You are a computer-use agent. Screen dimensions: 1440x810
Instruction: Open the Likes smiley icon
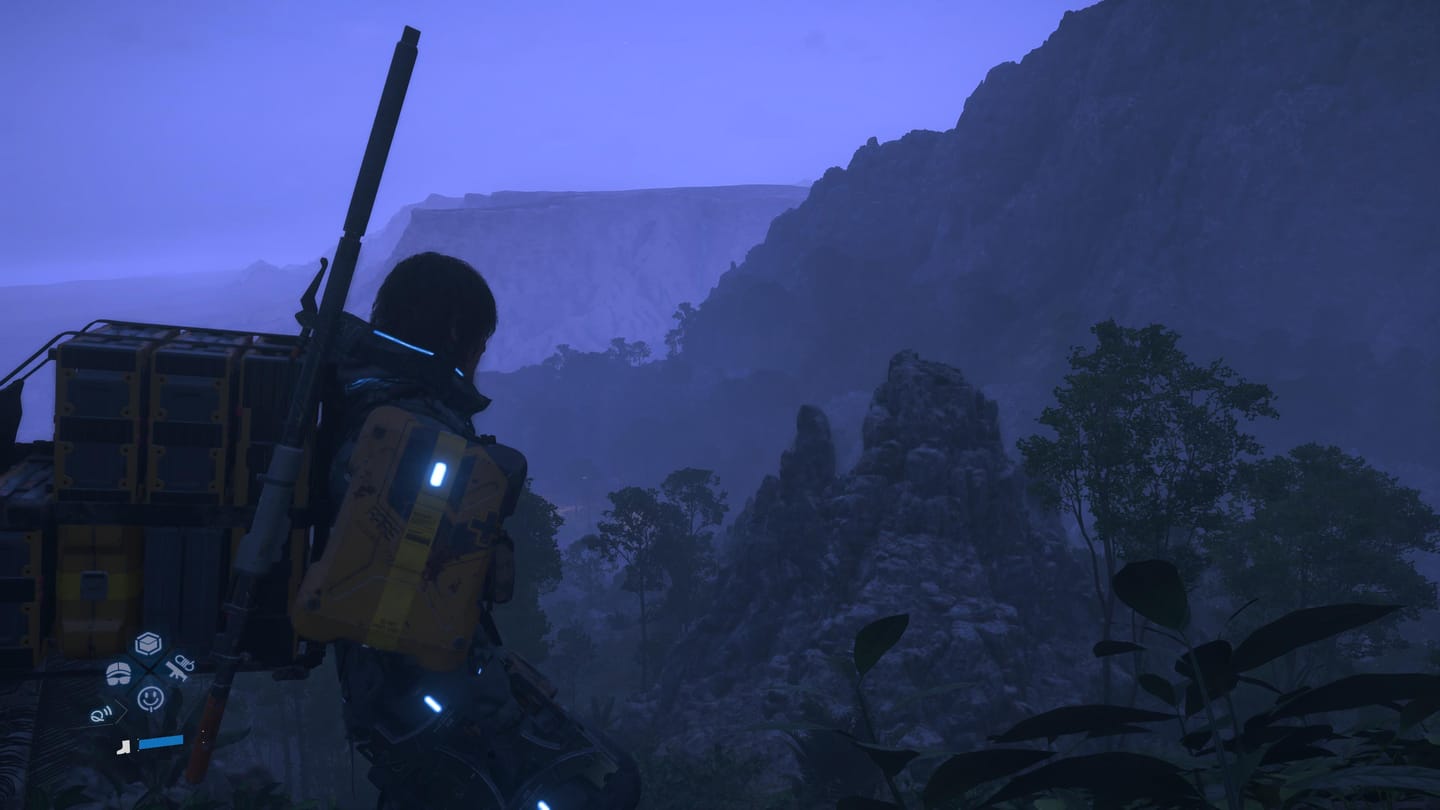[150, 697]
